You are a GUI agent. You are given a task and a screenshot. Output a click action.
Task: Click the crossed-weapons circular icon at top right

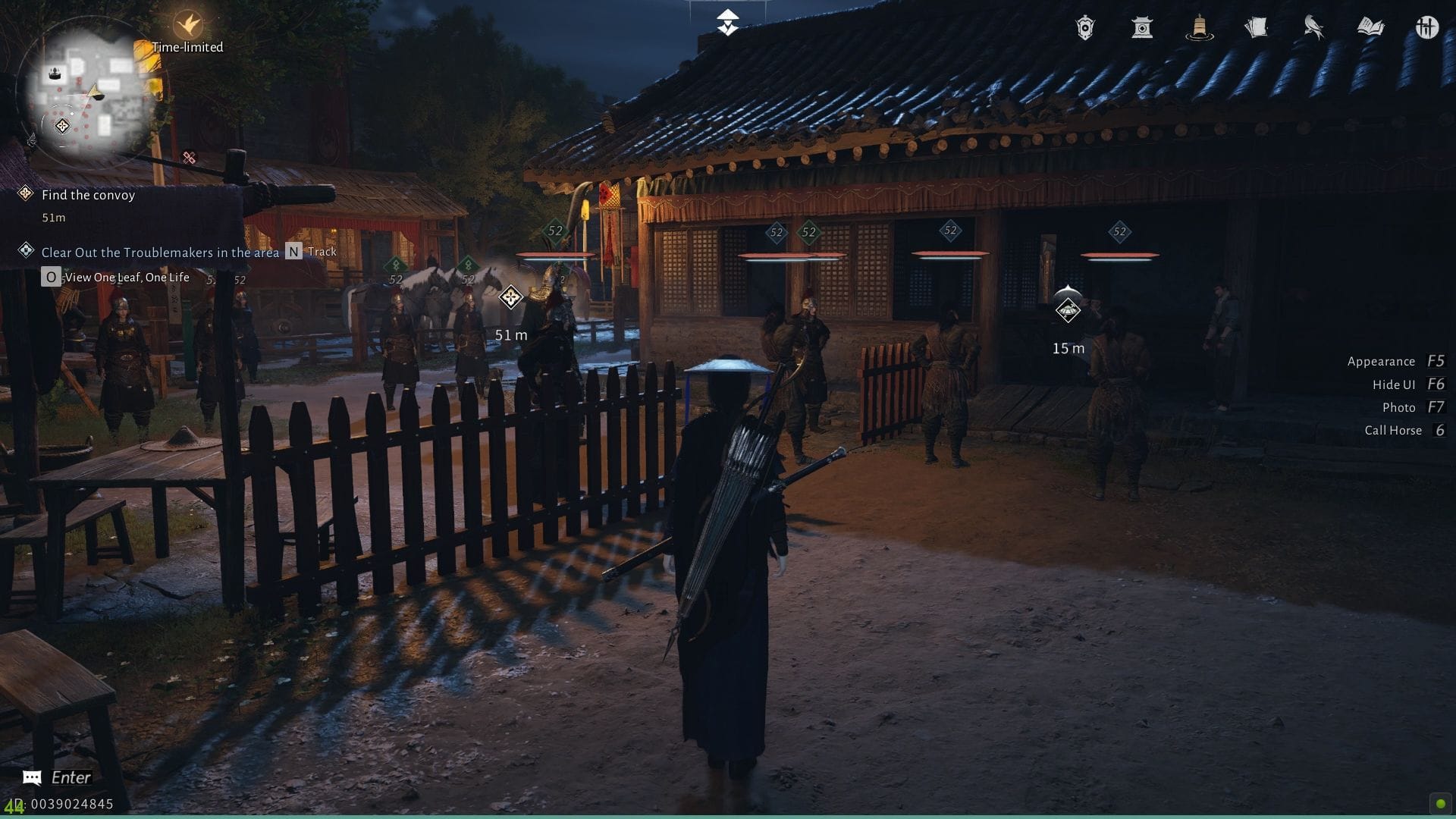point(1427,27)
